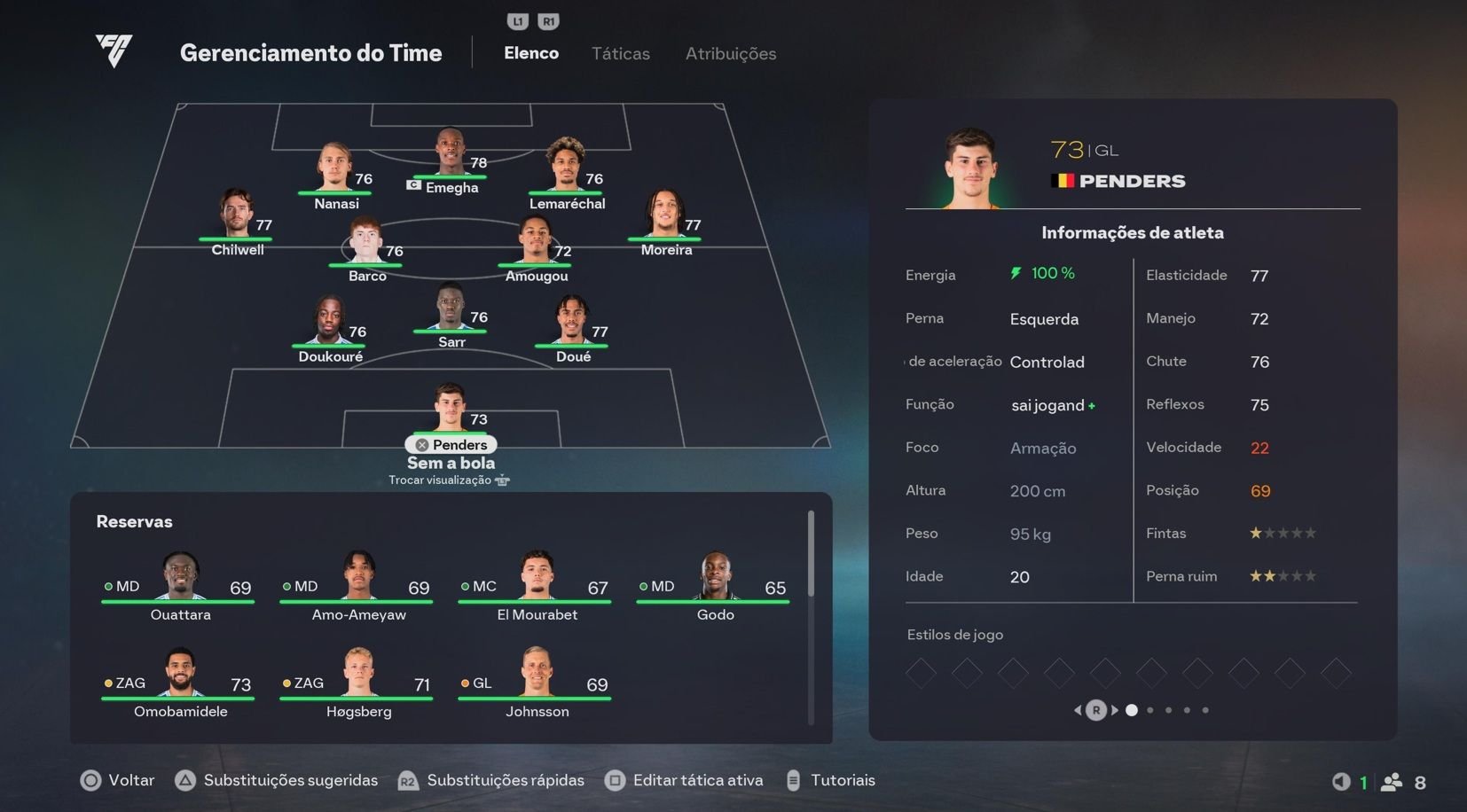The width and height of the screenshot is (1467, 812).
Task: Click the Fintas star rating
Action: [x=1283, y=533]
